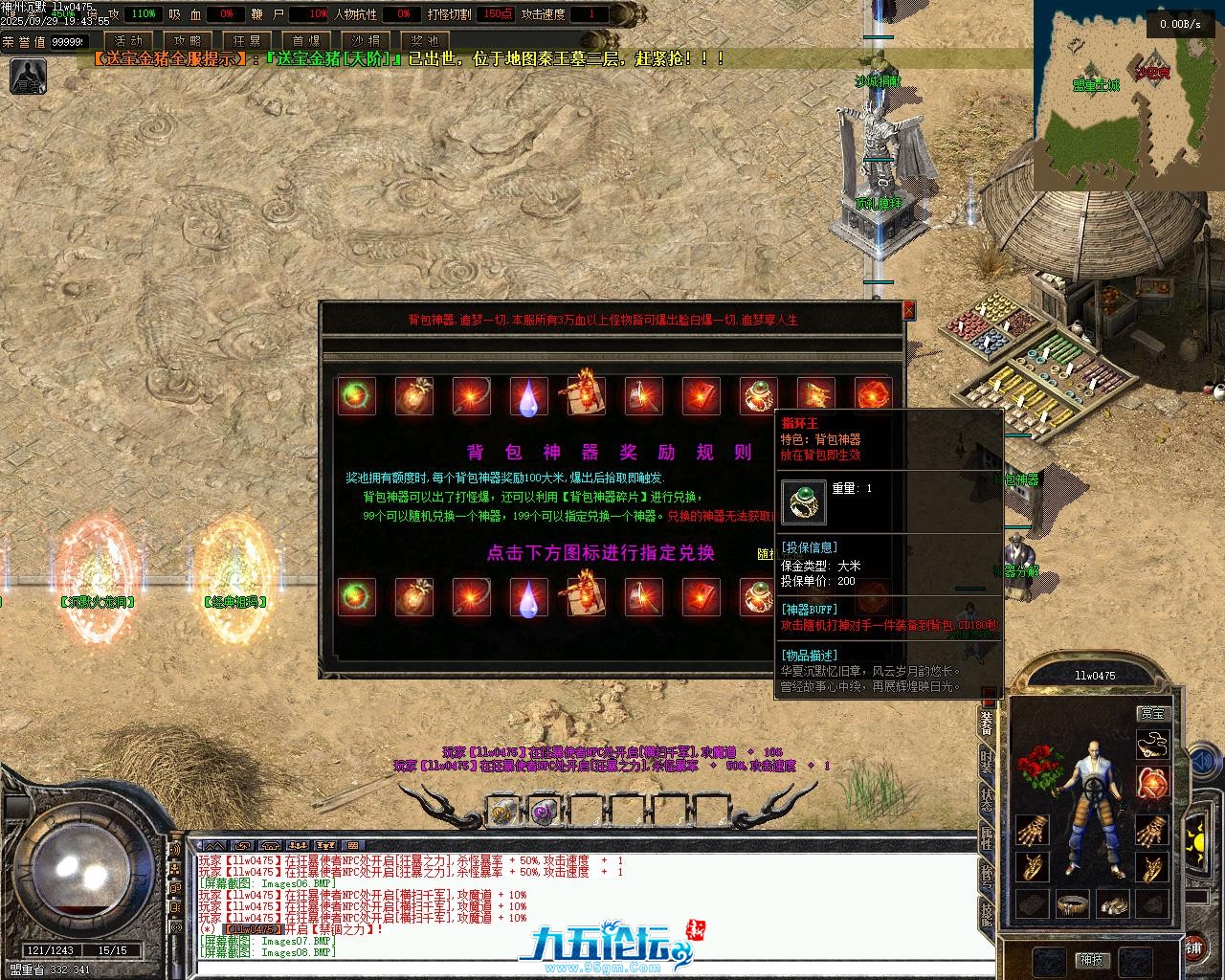1225x980 pixels.
Task: Switch to the 时装 costume tab
Action: (987, 762)
